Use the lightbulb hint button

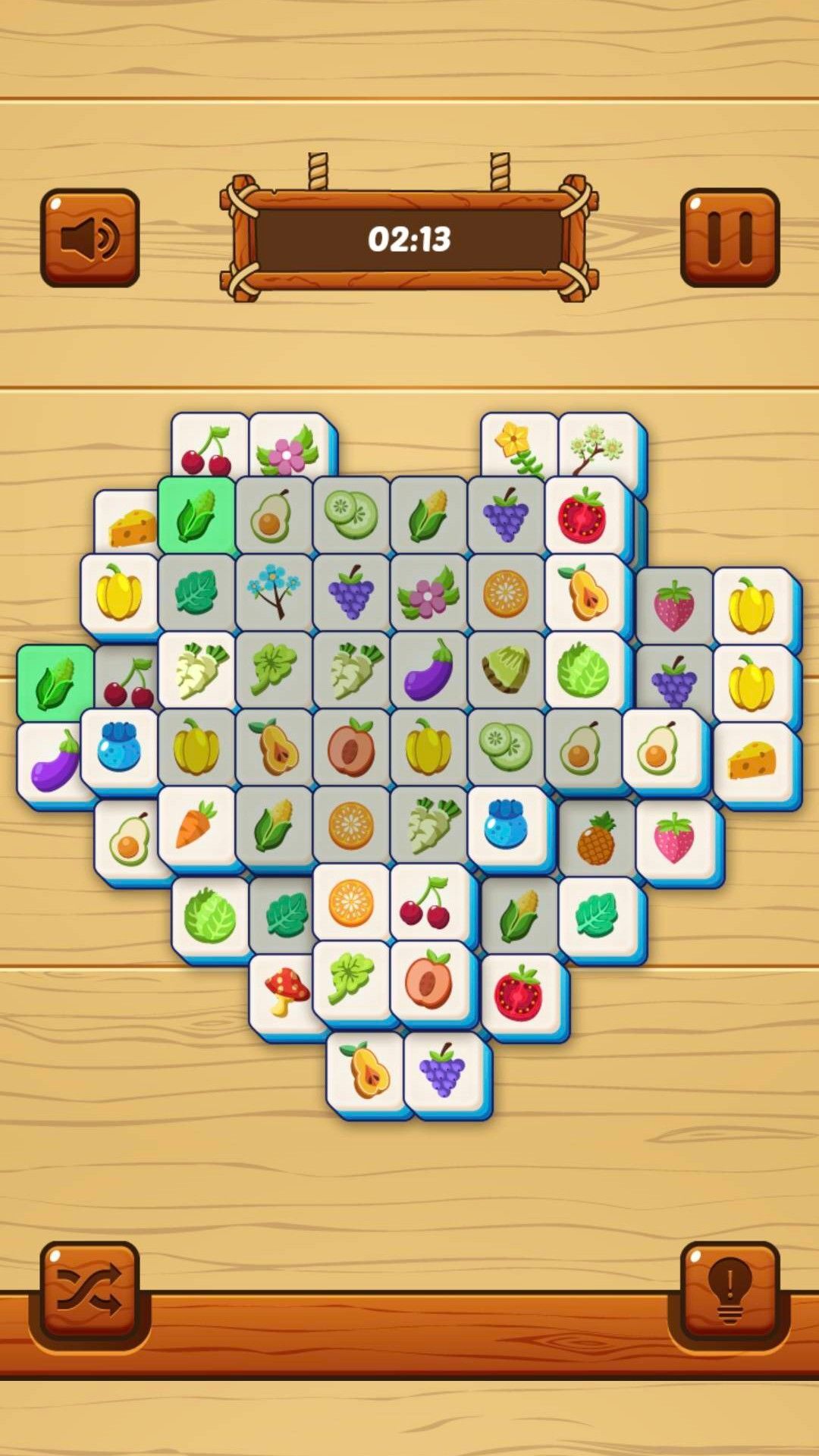[x=730, y=1291]
